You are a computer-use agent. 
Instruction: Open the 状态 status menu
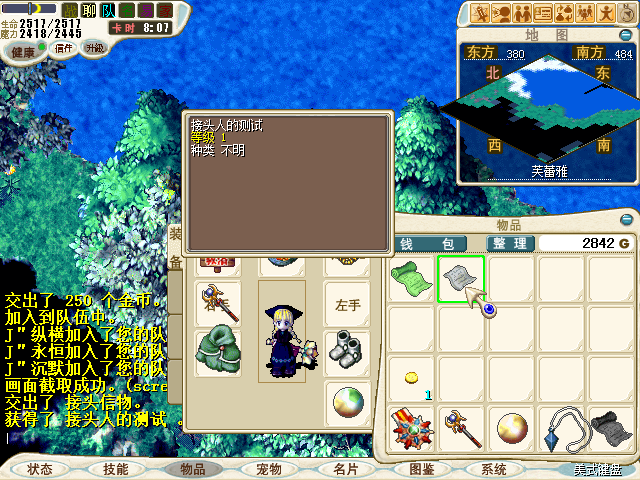[x=40, y=468]
